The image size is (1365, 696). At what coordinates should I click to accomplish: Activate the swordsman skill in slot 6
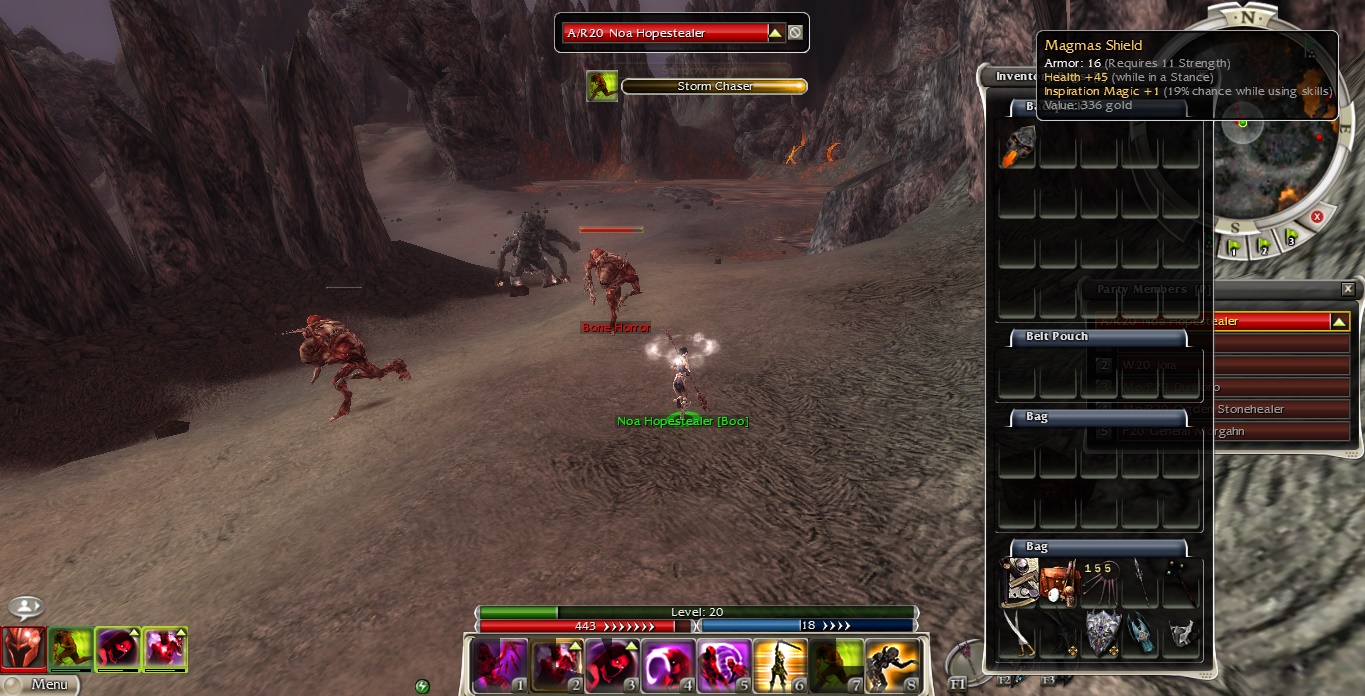click(x=780, y=665)
